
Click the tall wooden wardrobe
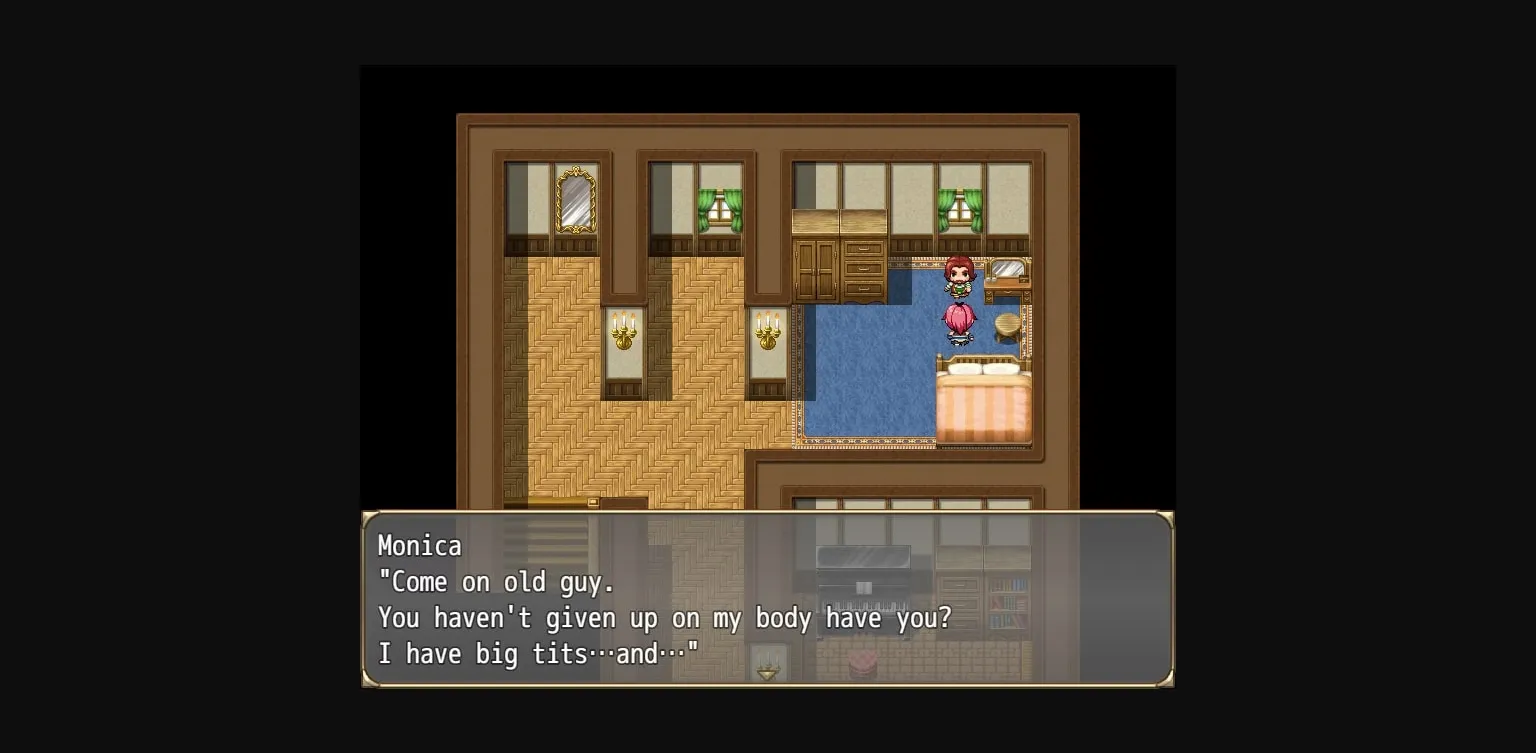coord(814,270)
